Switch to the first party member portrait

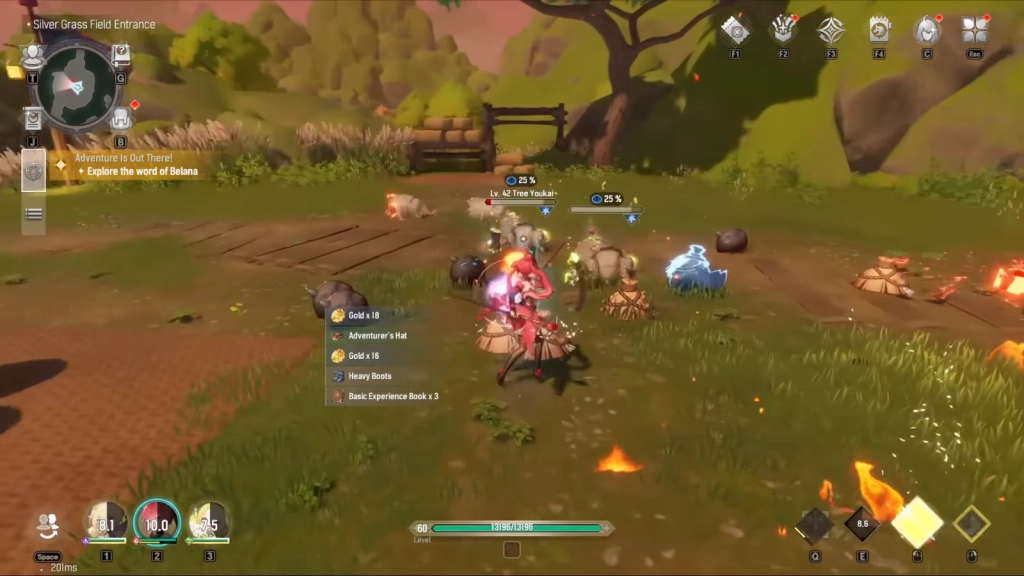click(x=105, y=522)
